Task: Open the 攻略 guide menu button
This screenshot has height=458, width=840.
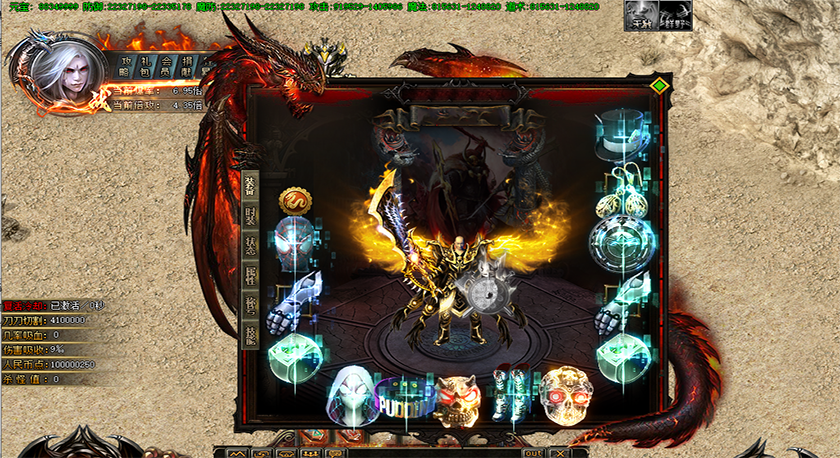Action: (x=125, y=65)
